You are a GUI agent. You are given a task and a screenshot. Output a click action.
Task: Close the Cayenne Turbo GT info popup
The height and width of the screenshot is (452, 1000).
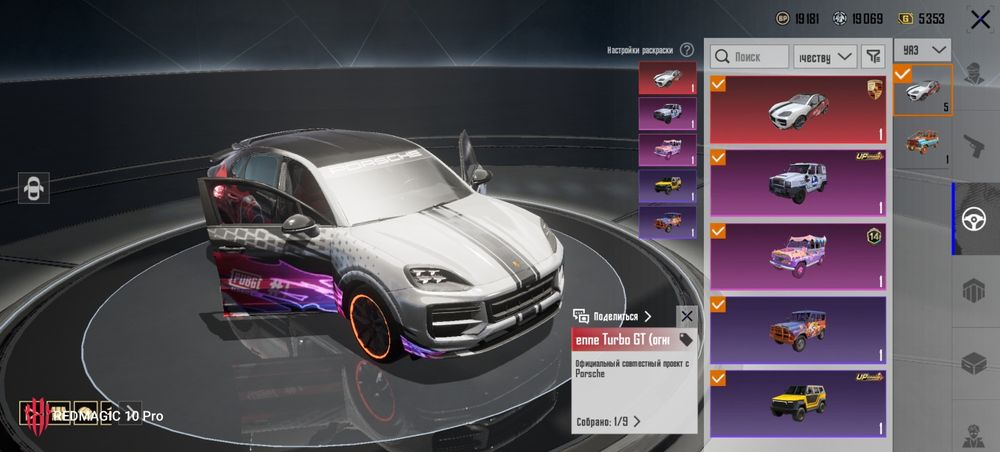686,316
